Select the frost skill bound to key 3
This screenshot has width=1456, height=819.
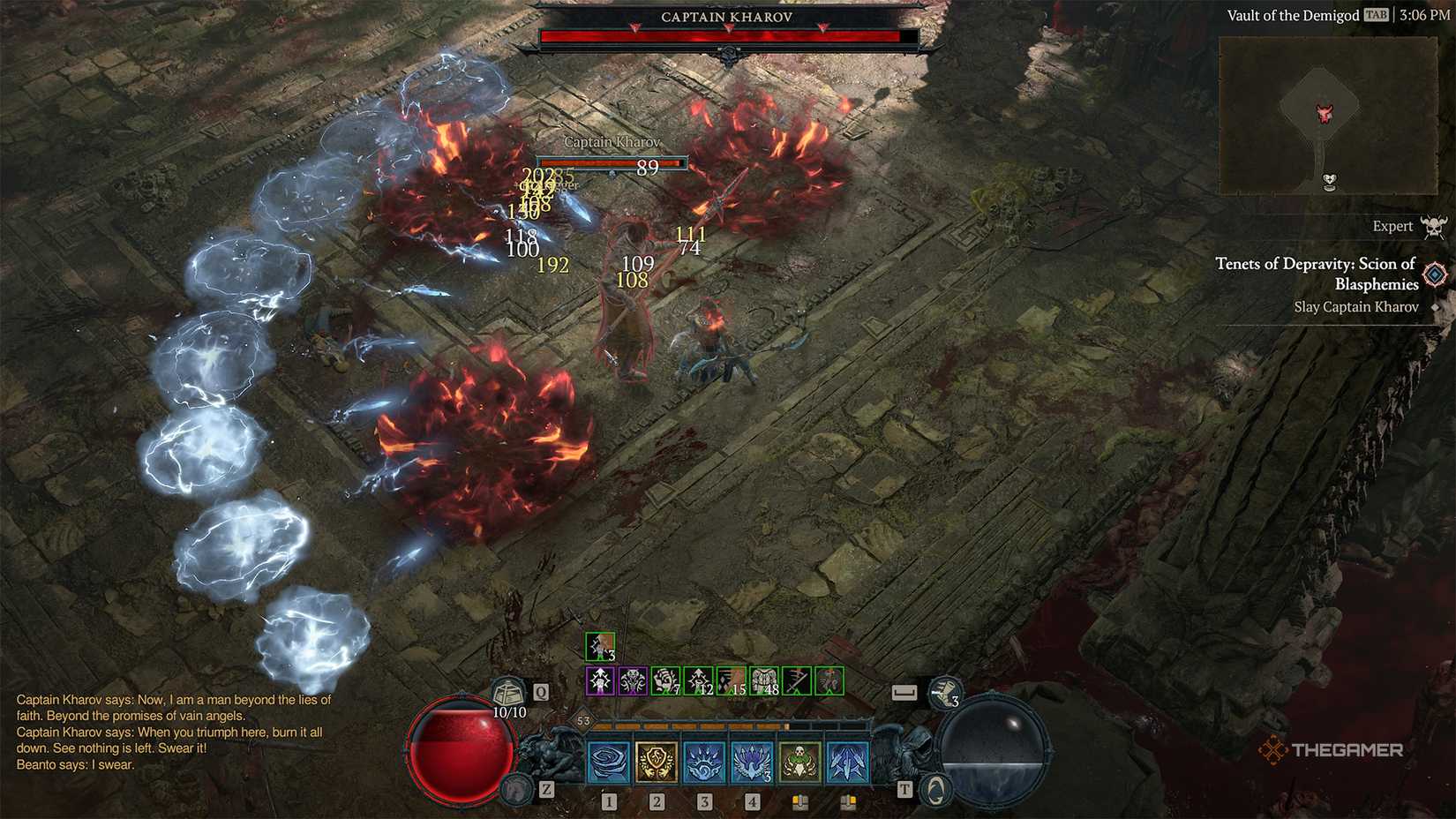(704, 760)
